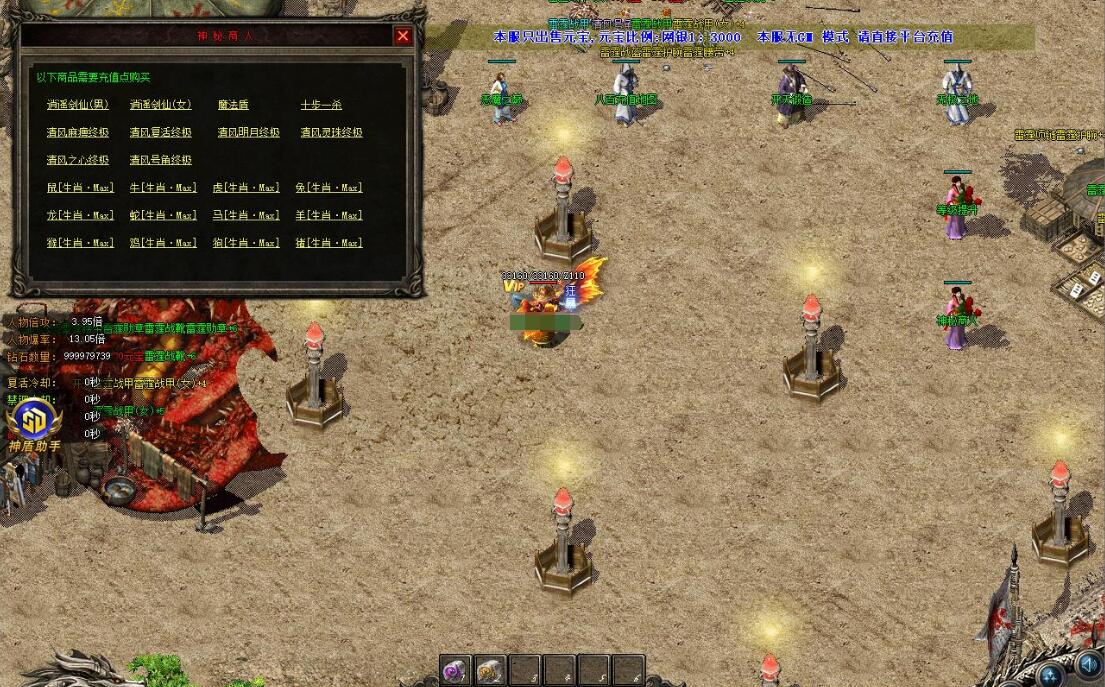Screen dimensions: 1105x687
Task: Click the 清风明月终极 link
Action: click(x=248, y=133)
